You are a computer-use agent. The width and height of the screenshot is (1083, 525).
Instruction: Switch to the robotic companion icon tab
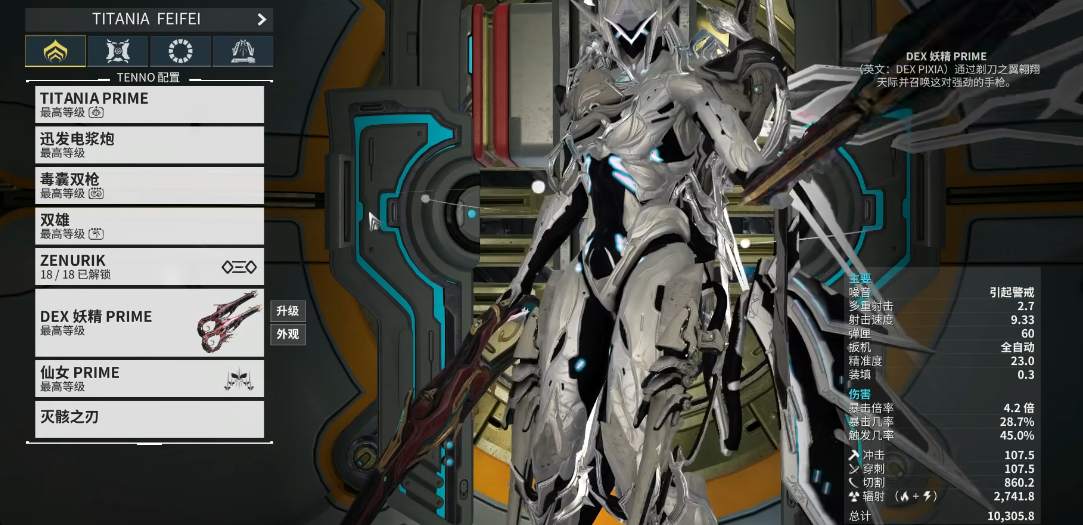coord(118,51)
